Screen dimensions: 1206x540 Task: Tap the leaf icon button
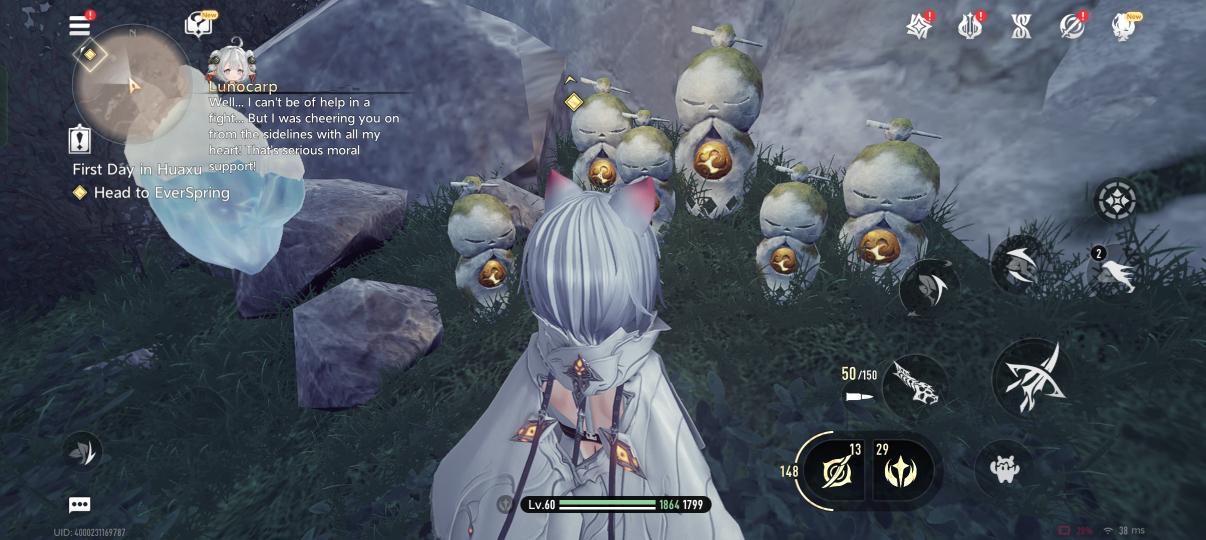pyautogui.click(x=82, y=452)
